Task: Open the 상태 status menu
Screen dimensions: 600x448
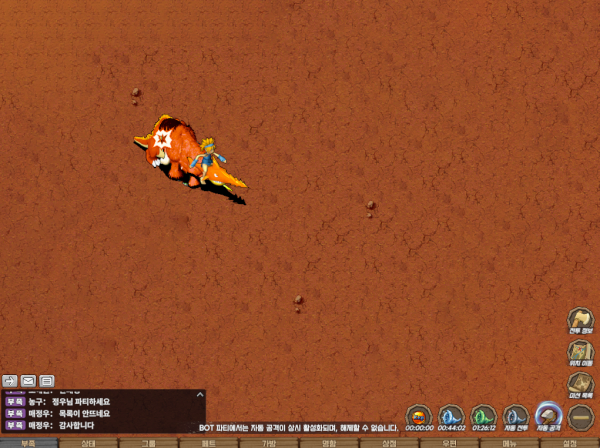Action: tap(88, 442)
